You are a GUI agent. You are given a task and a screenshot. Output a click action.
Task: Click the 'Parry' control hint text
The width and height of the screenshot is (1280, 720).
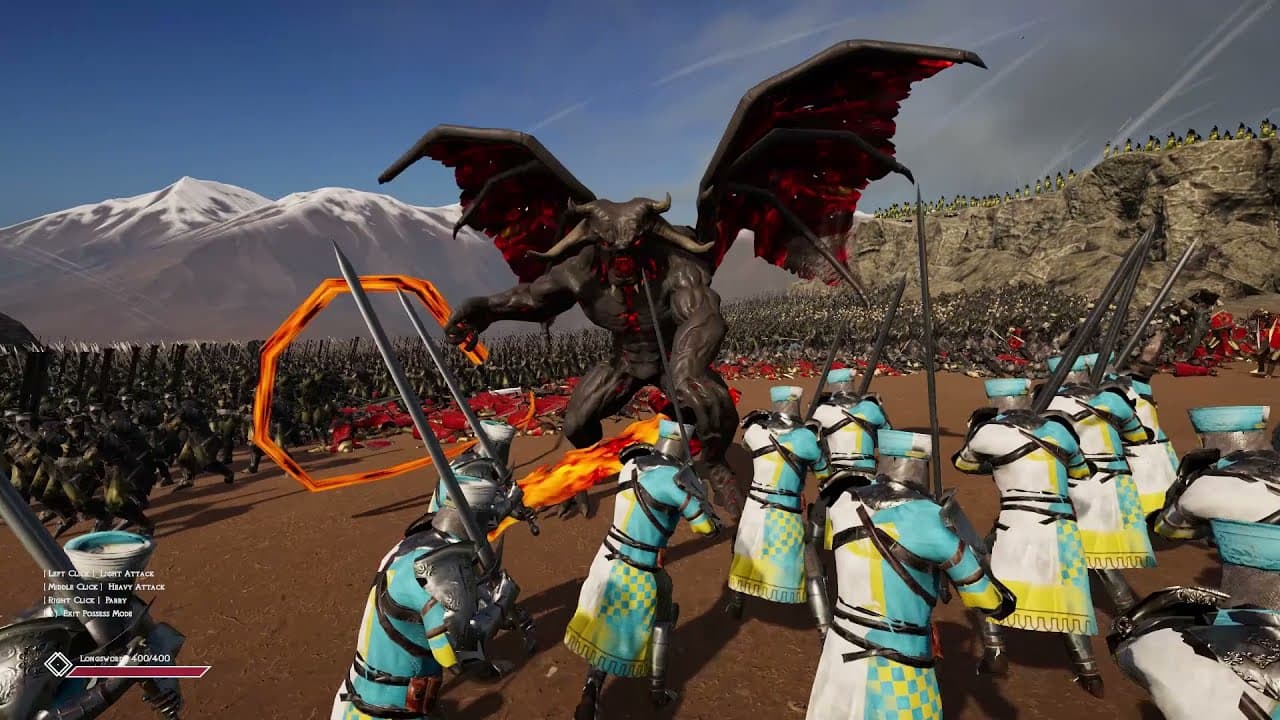tap(115, 600)
